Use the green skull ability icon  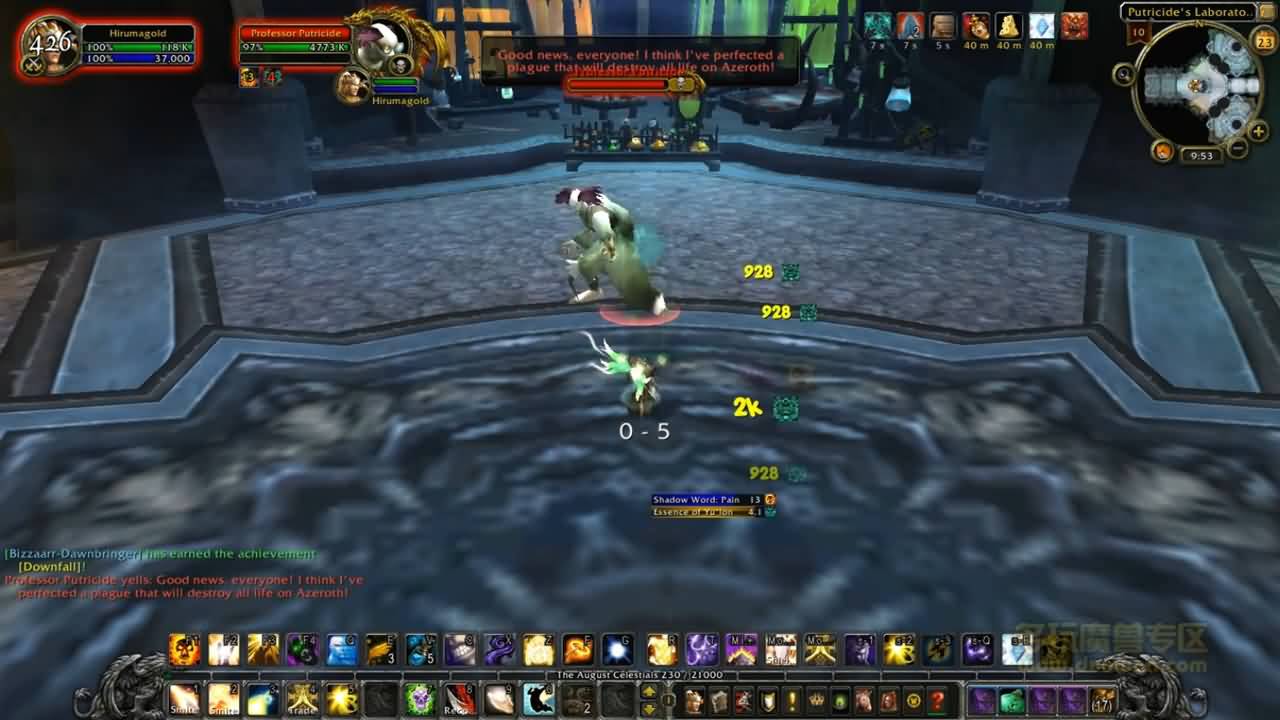418,699
